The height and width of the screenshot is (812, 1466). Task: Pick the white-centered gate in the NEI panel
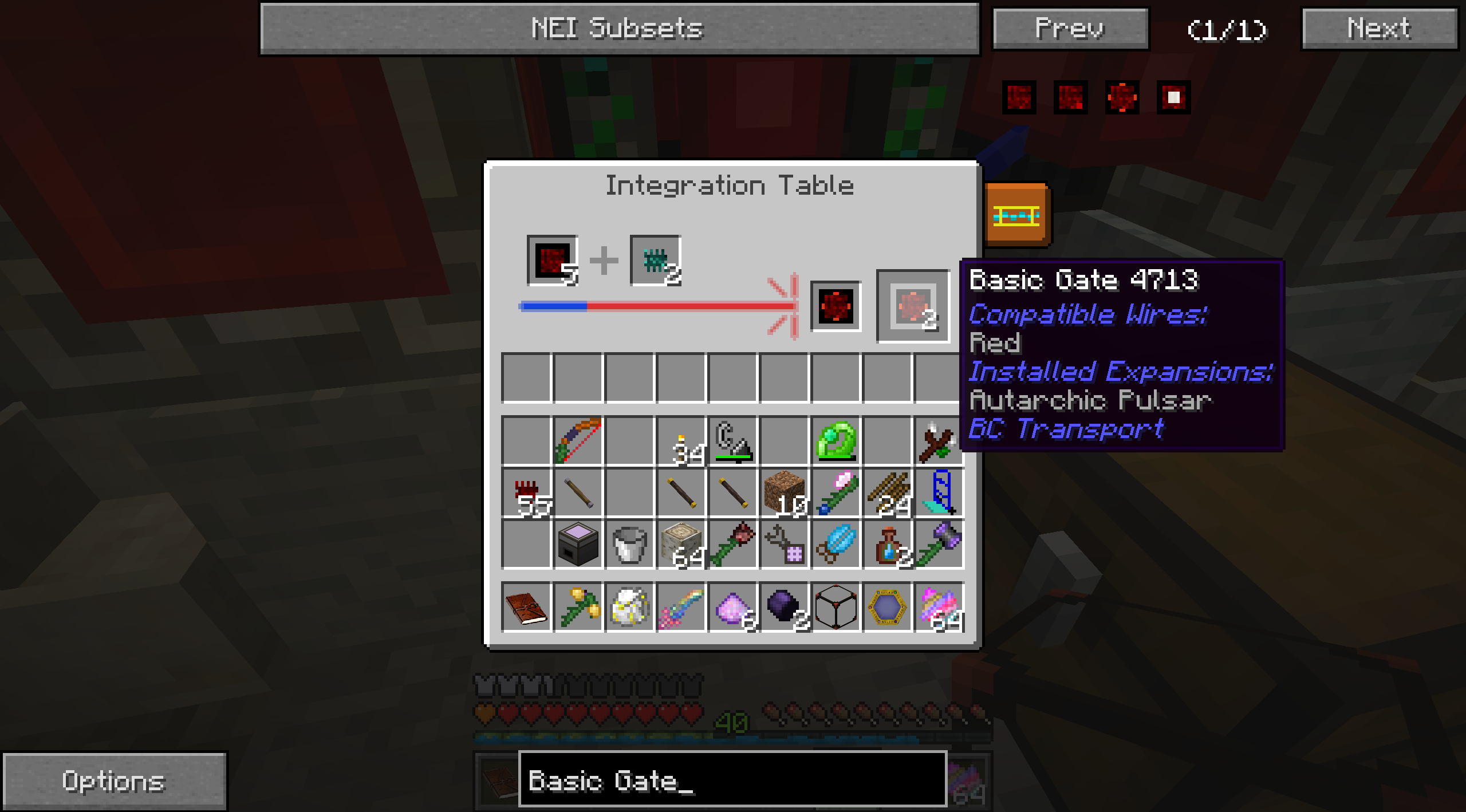1173,97
